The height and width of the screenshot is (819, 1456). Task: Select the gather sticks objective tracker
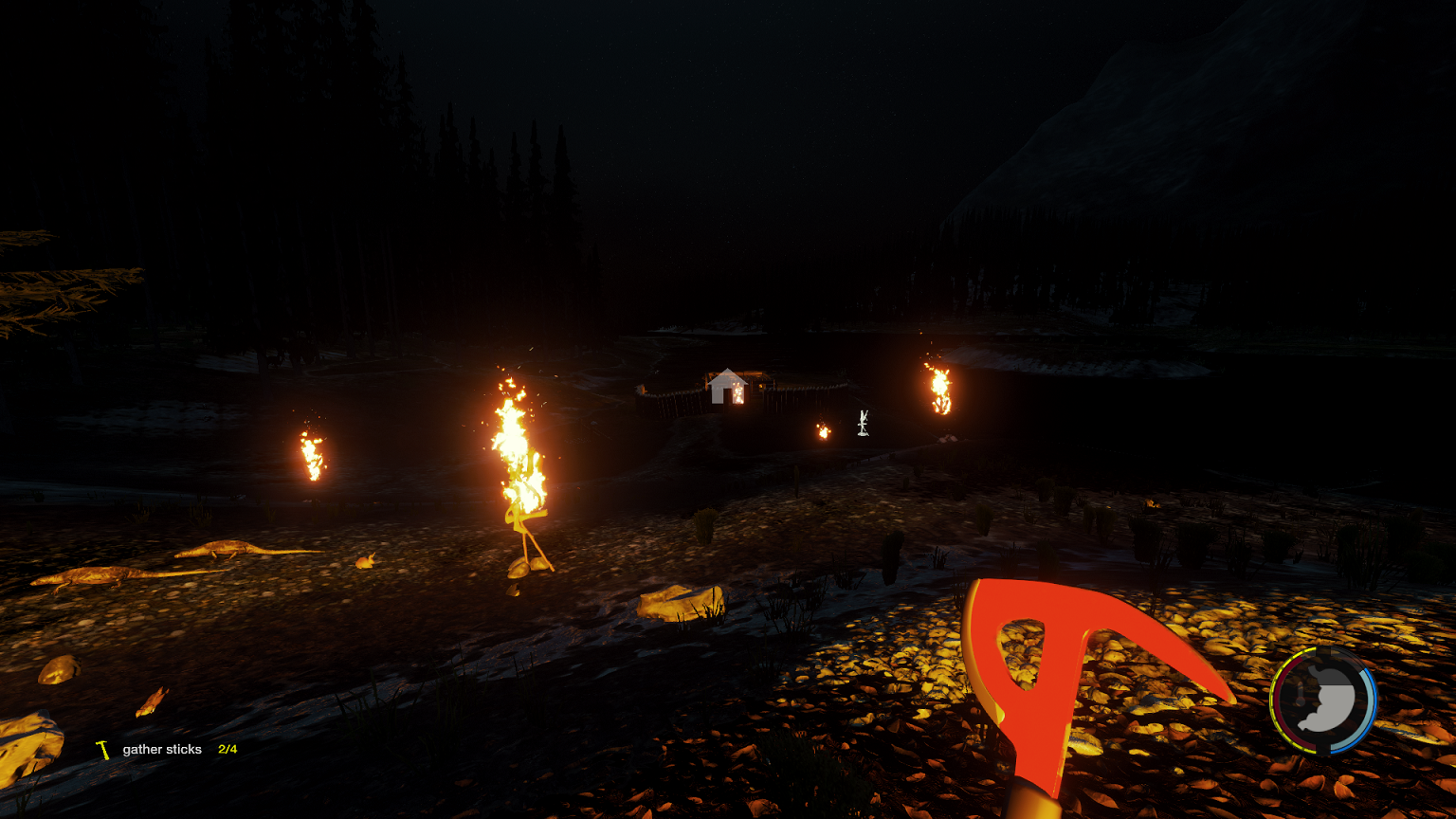[163, 750]
